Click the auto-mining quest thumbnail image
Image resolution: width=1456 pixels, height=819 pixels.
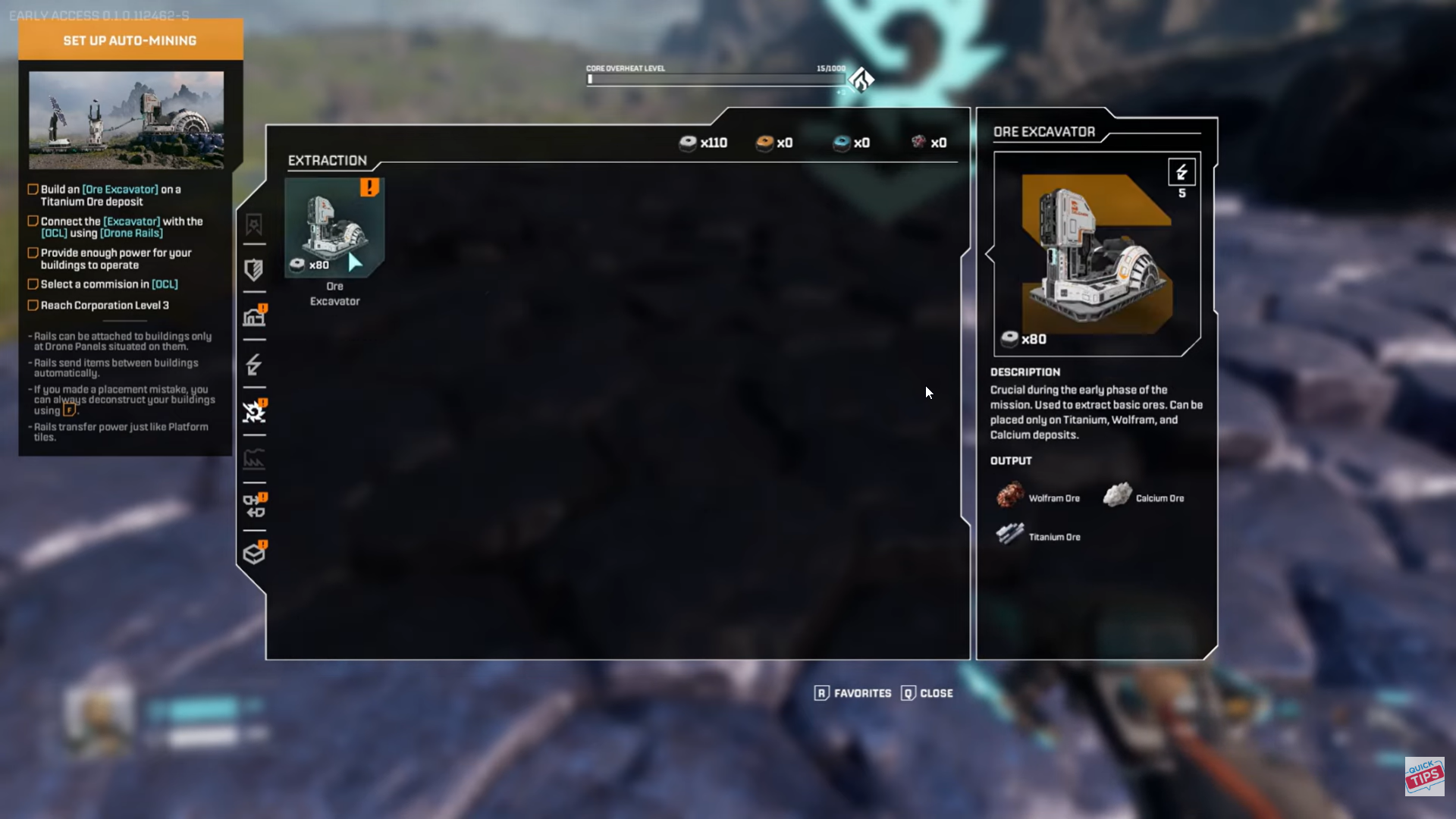click(x=127, y=120)
